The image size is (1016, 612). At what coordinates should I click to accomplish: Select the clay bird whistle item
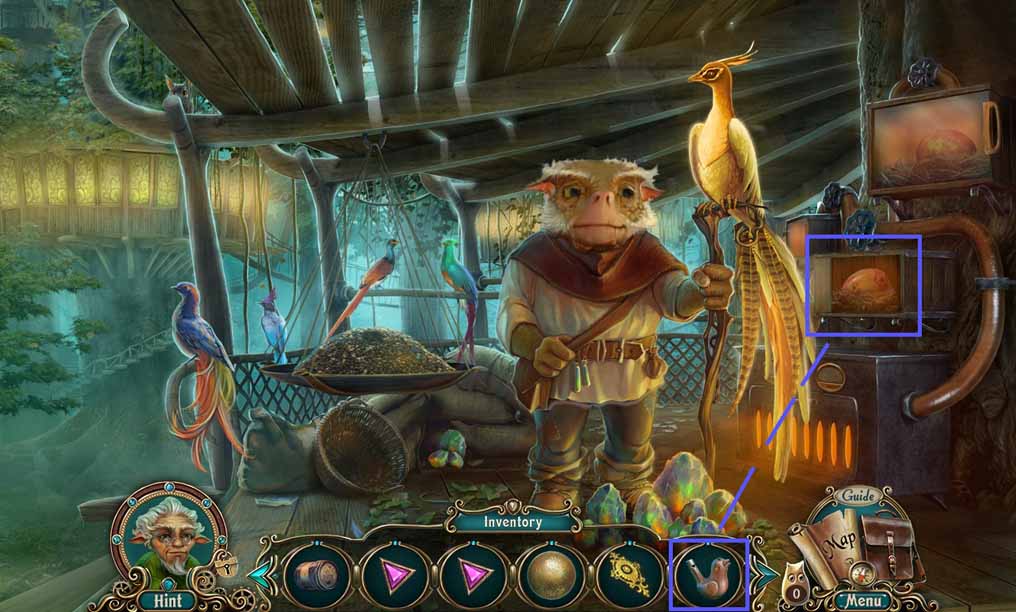tap(711, 576)
